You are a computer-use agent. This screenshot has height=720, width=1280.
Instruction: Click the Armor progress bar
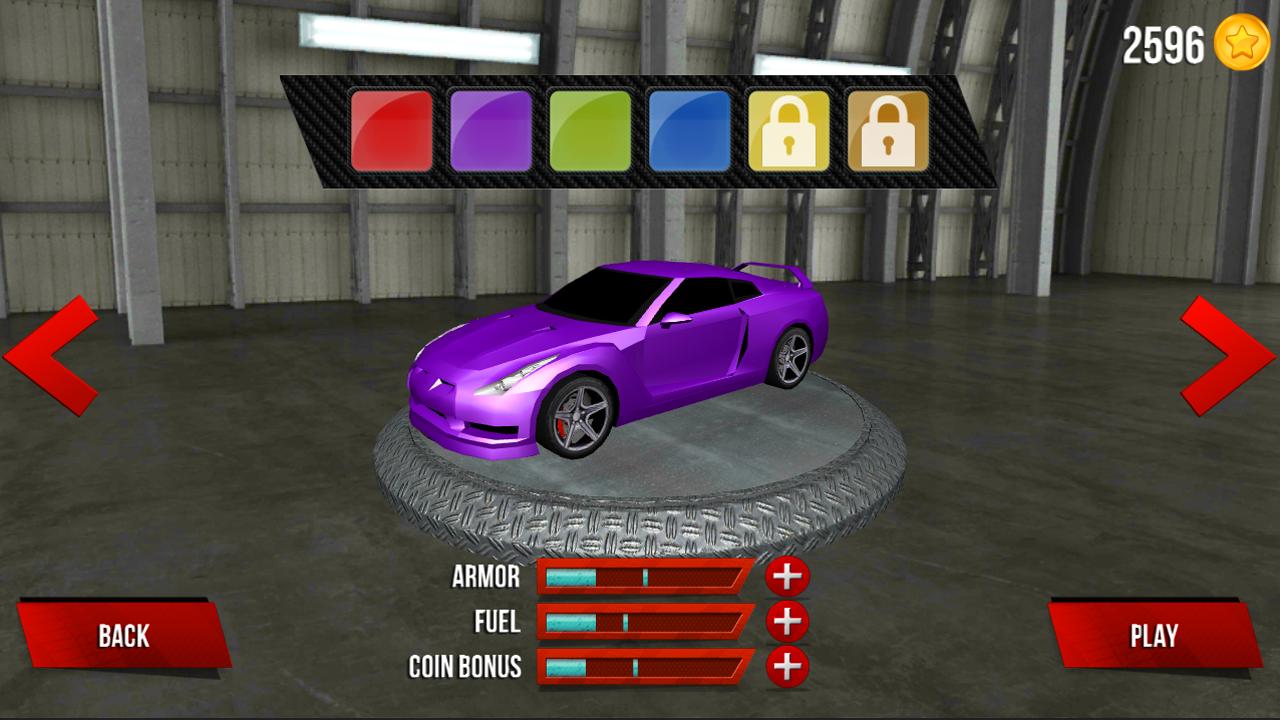pyautogui.click(x=645, y=577)
